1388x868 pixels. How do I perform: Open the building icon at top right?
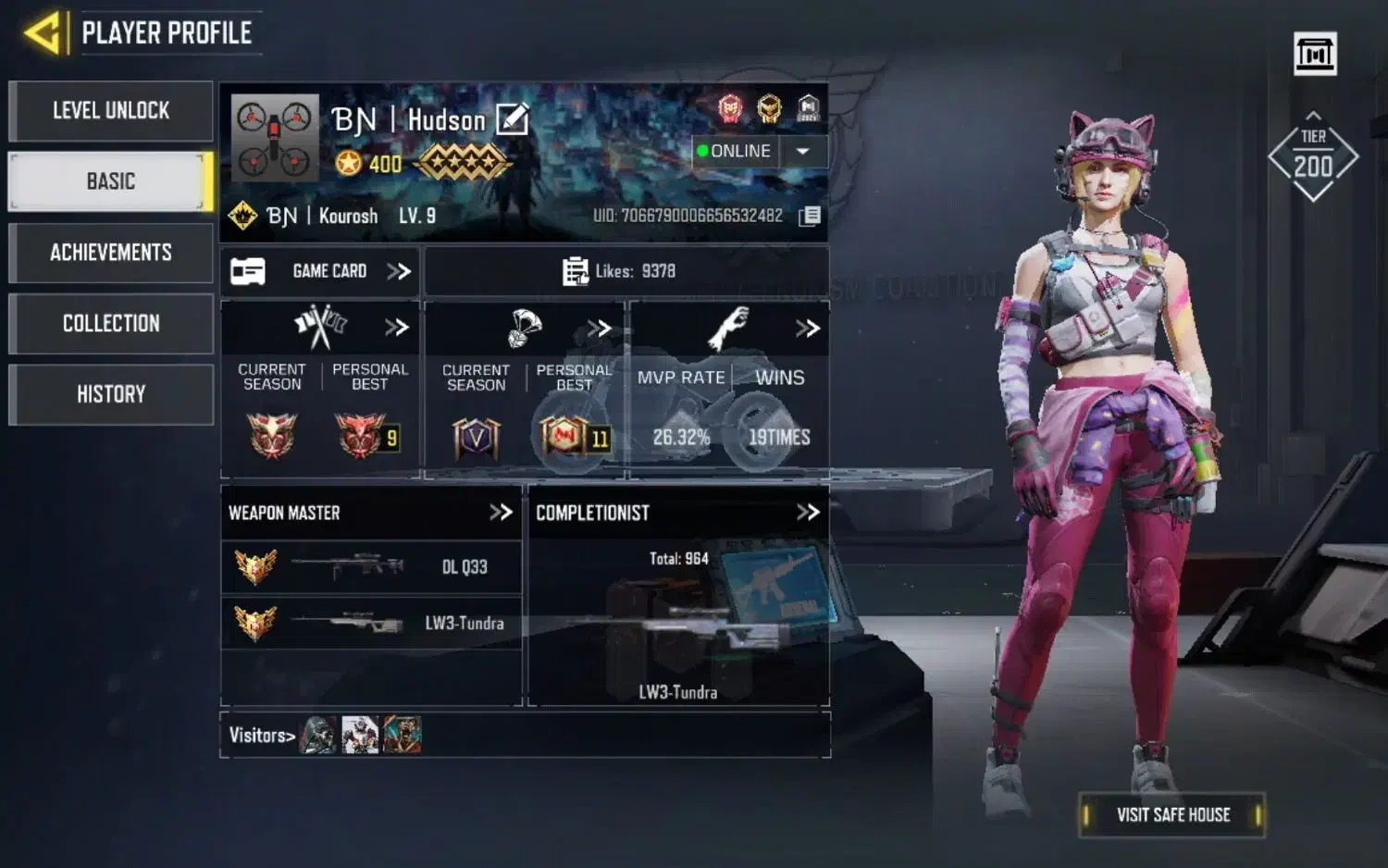click(x=1315, y=54)
